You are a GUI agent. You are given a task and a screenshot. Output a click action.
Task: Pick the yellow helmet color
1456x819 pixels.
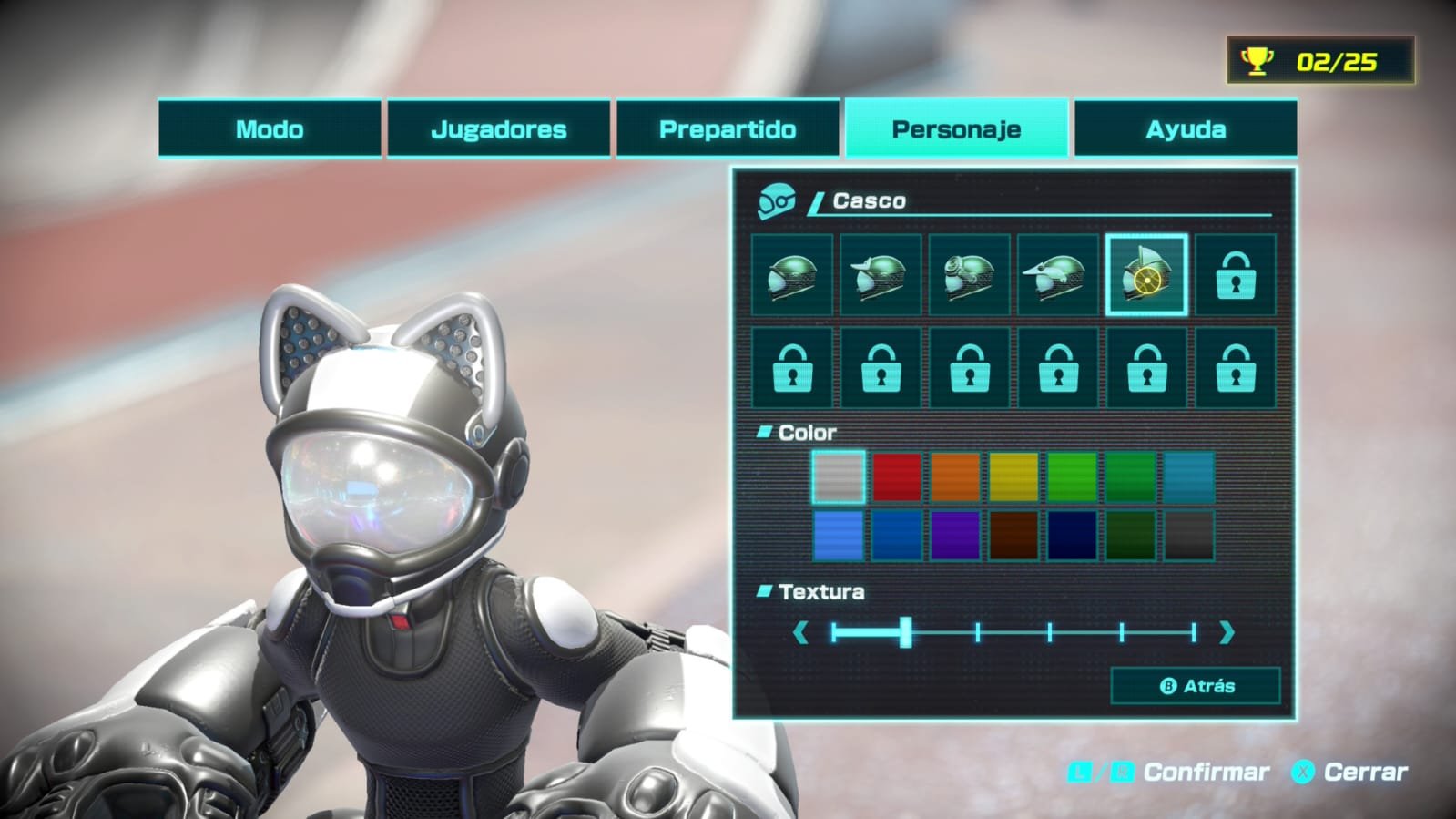click(1013, 477)
